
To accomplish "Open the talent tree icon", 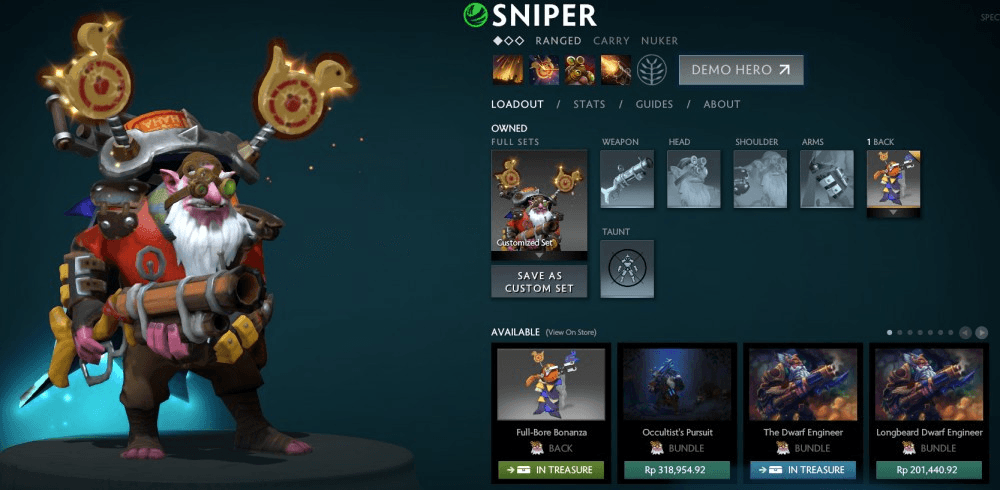I will point(652,70).
